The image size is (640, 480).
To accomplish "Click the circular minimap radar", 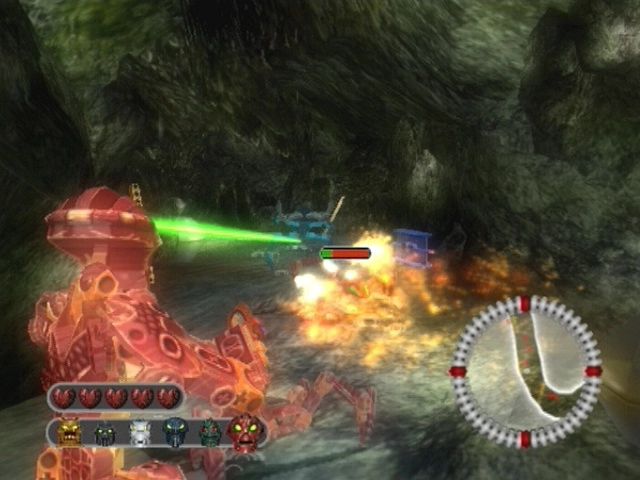I will tap(525, 371).
